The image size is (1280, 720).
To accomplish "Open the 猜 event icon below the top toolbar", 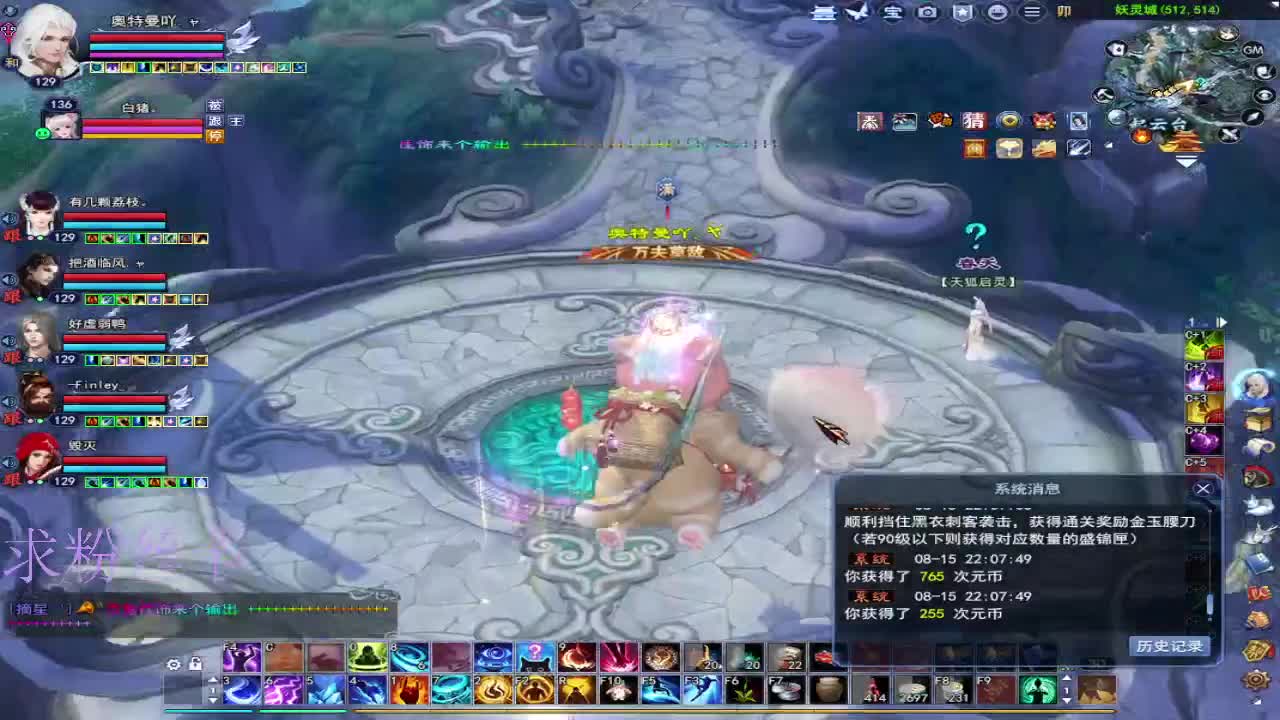I will point(975,120).
